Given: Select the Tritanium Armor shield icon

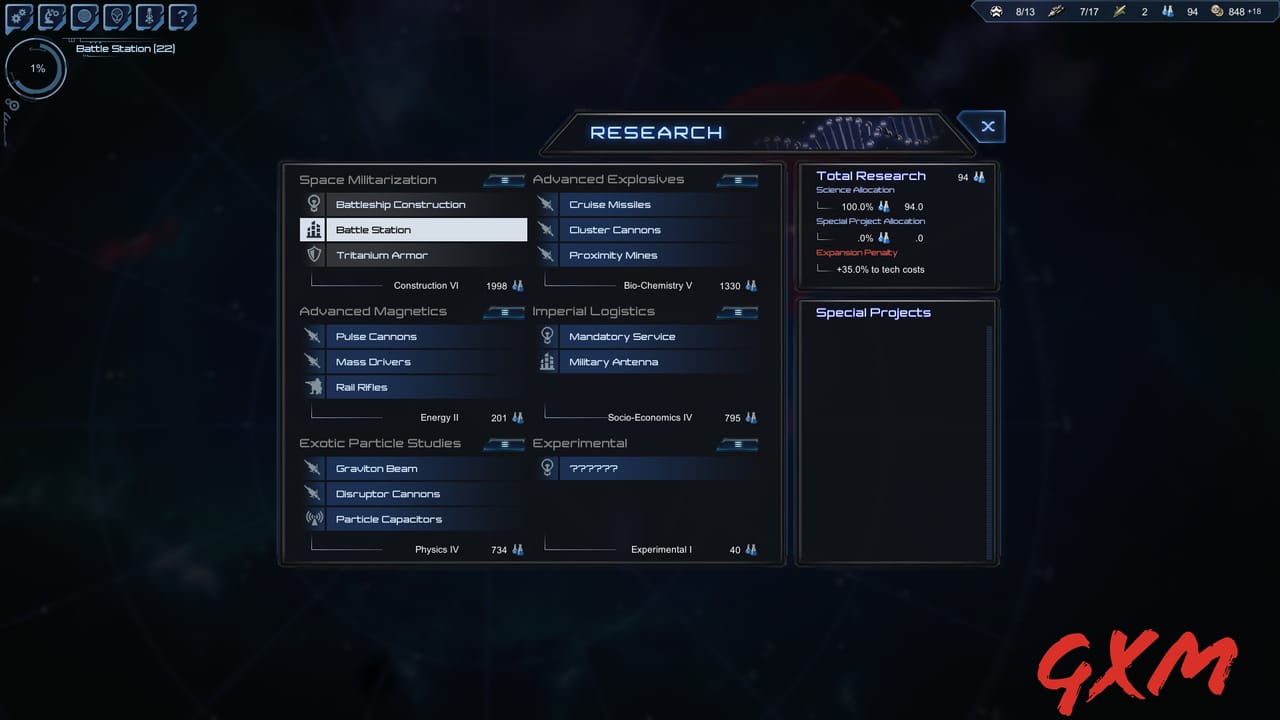Looking at the screenshot, I should tap(314, 255).
